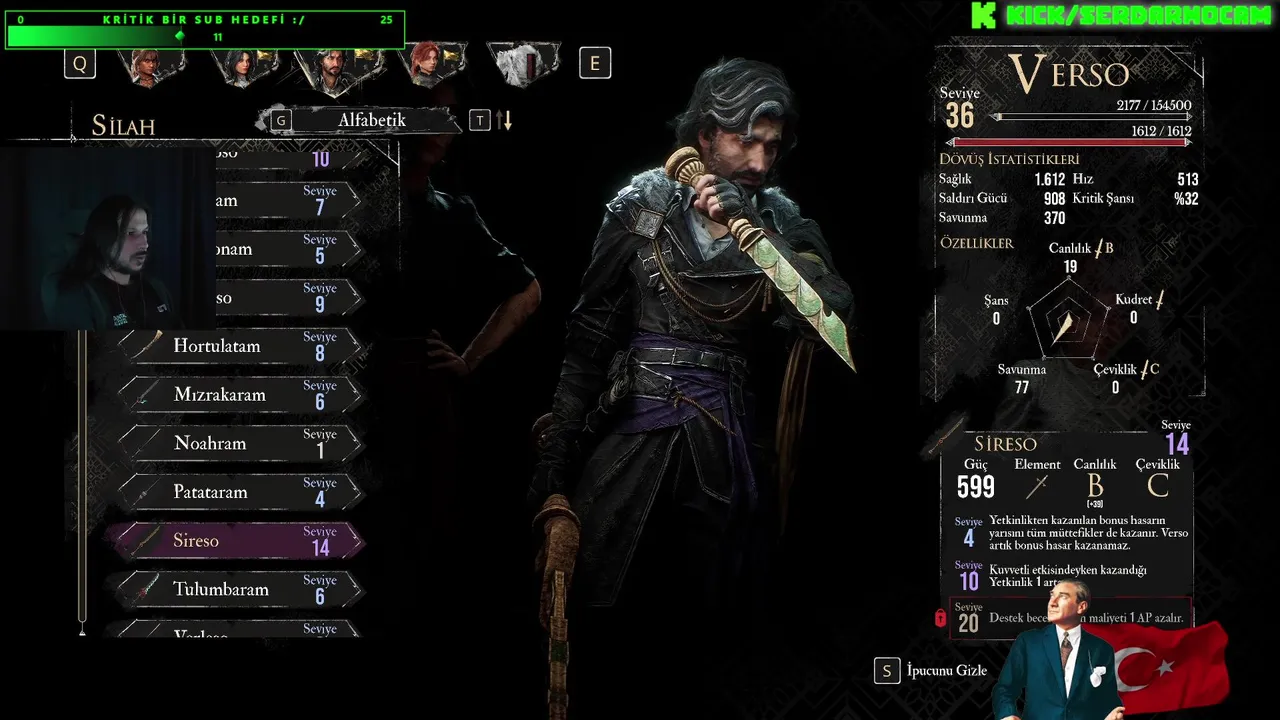Viewport: 1280px width, 720px height.
Task: Hide the tooltip with İpucunu Gizle
Action: [x=931, y=671]
